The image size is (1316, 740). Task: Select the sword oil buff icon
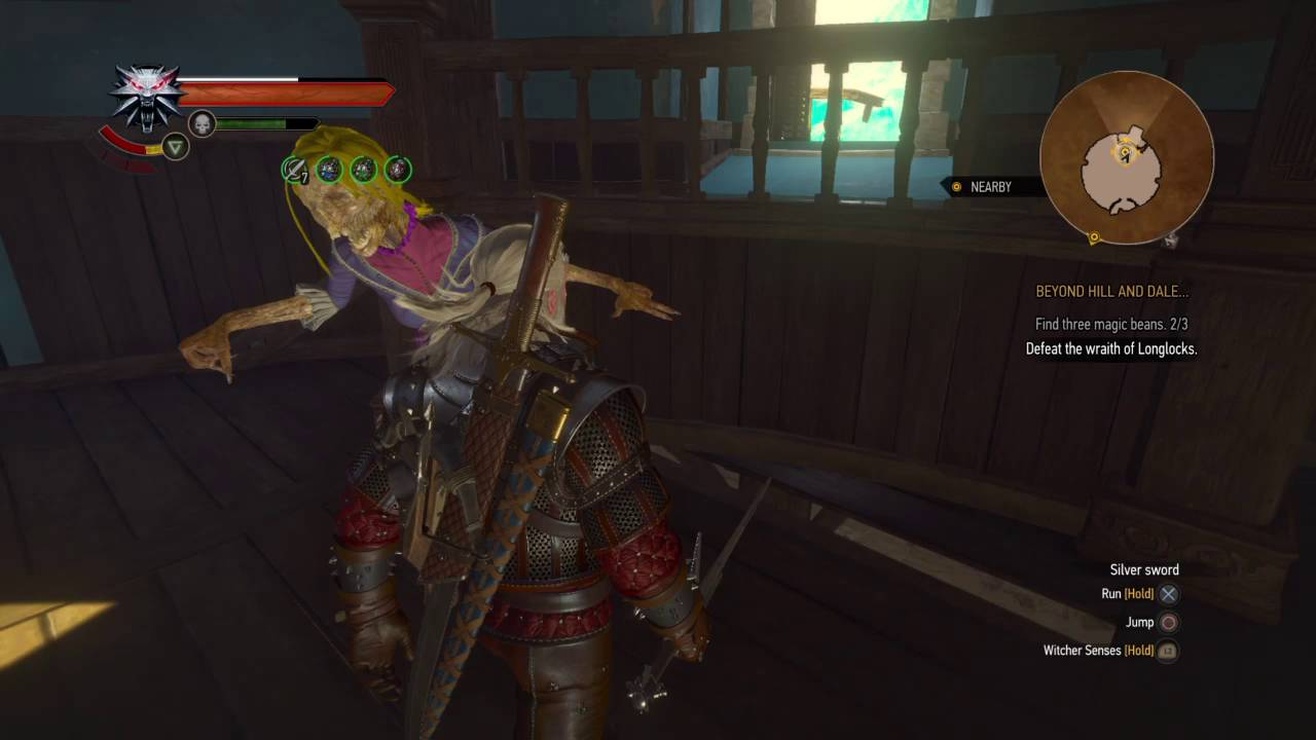click(x=294, y=170)
